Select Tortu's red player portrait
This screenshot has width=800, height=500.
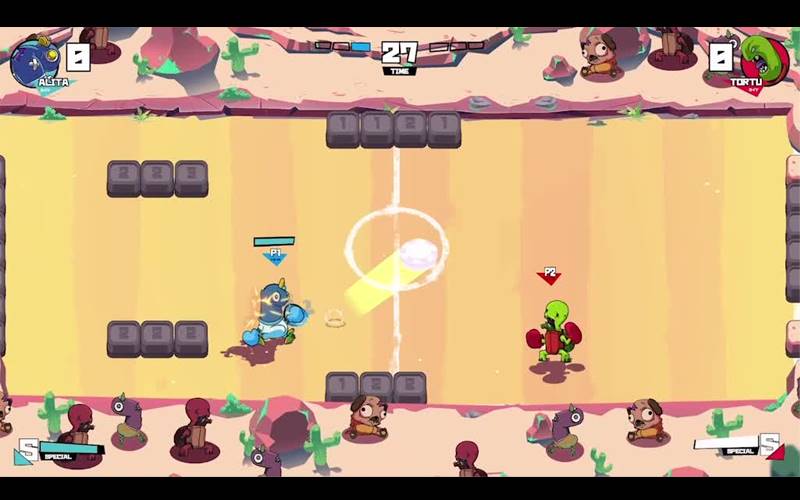764,58
